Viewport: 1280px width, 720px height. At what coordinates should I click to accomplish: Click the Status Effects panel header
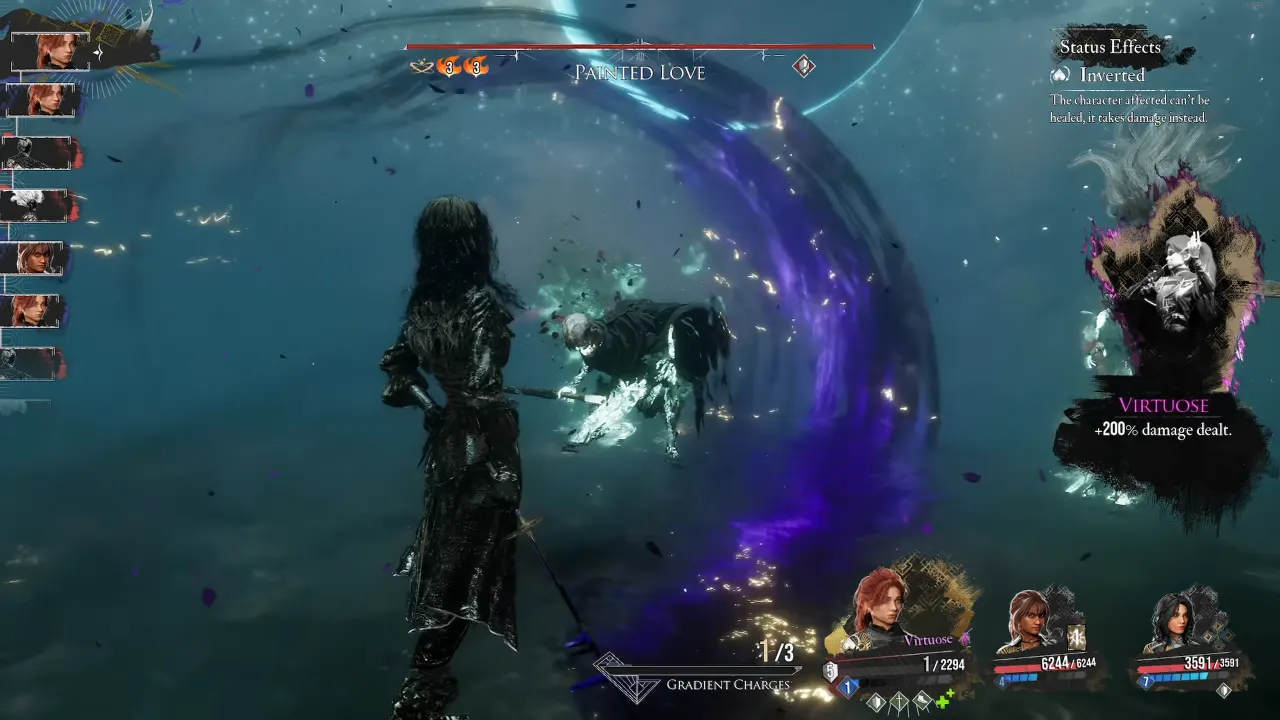pos(1108,47)
